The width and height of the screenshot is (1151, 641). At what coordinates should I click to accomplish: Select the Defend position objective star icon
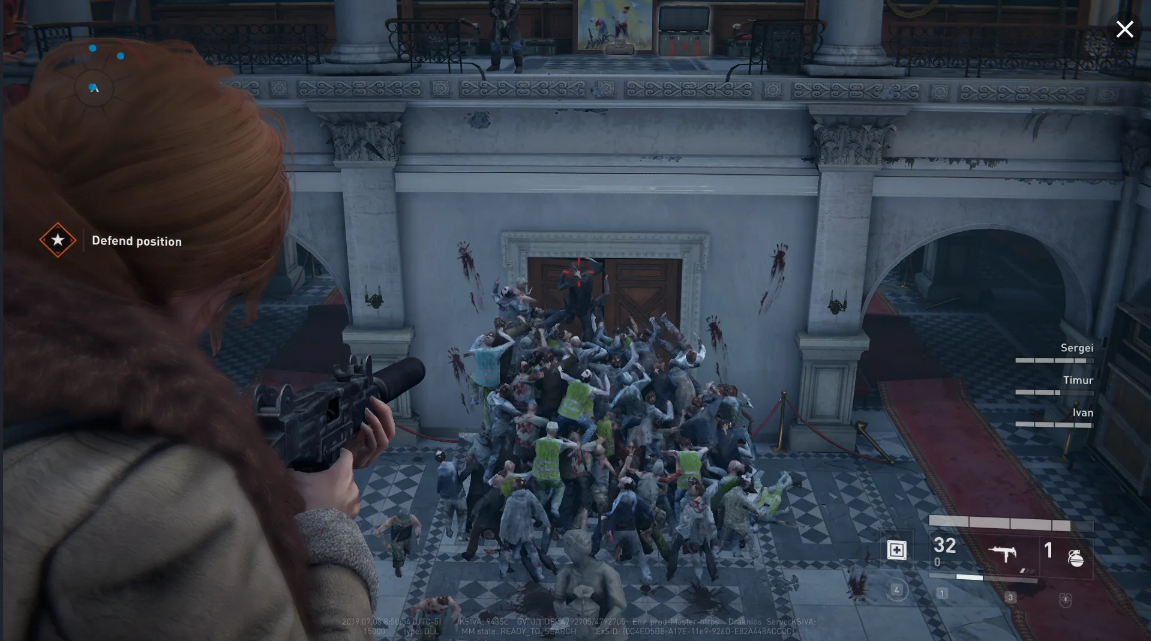point(58,241)
